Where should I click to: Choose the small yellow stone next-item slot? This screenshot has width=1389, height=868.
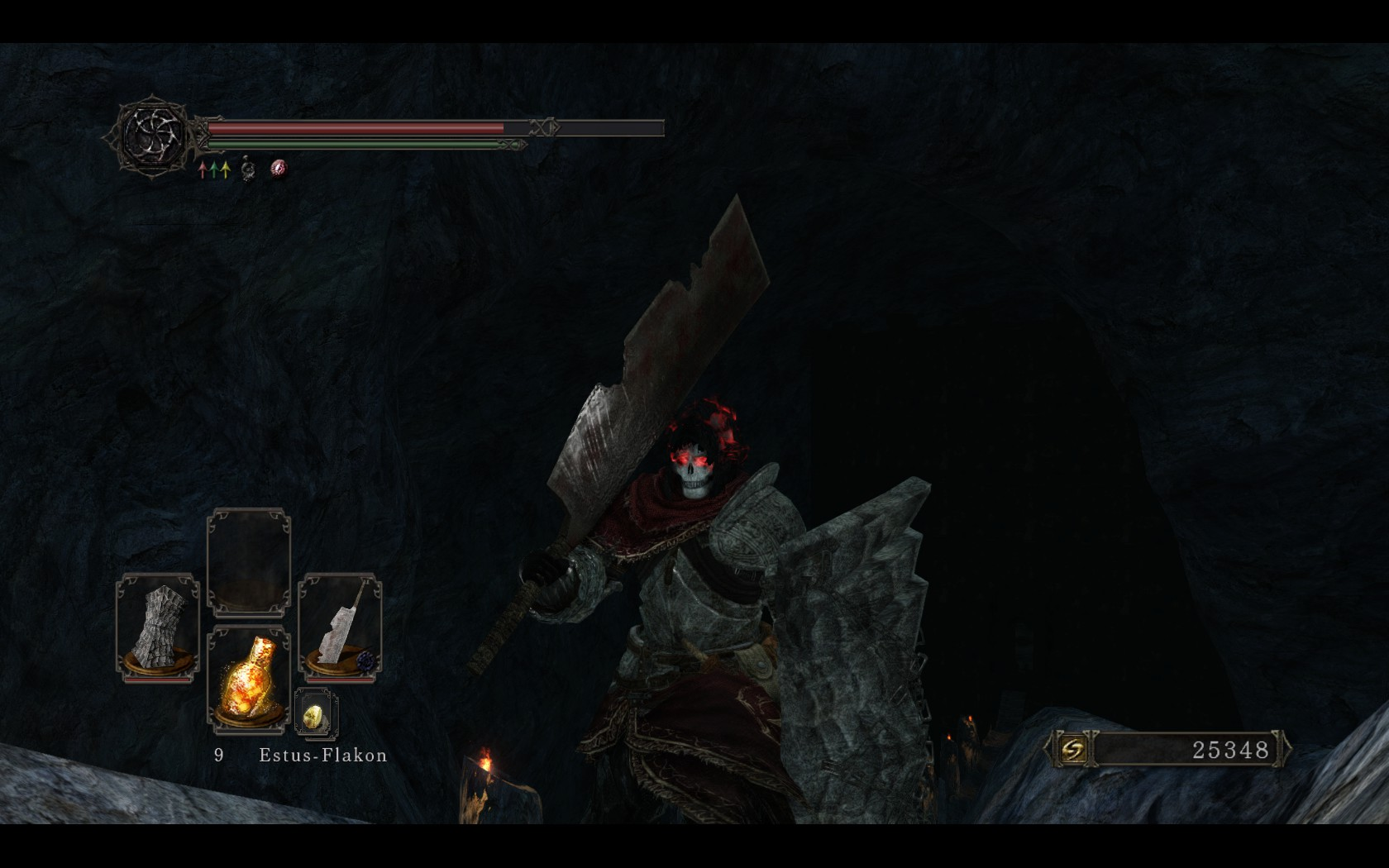(x=315, y=714)
